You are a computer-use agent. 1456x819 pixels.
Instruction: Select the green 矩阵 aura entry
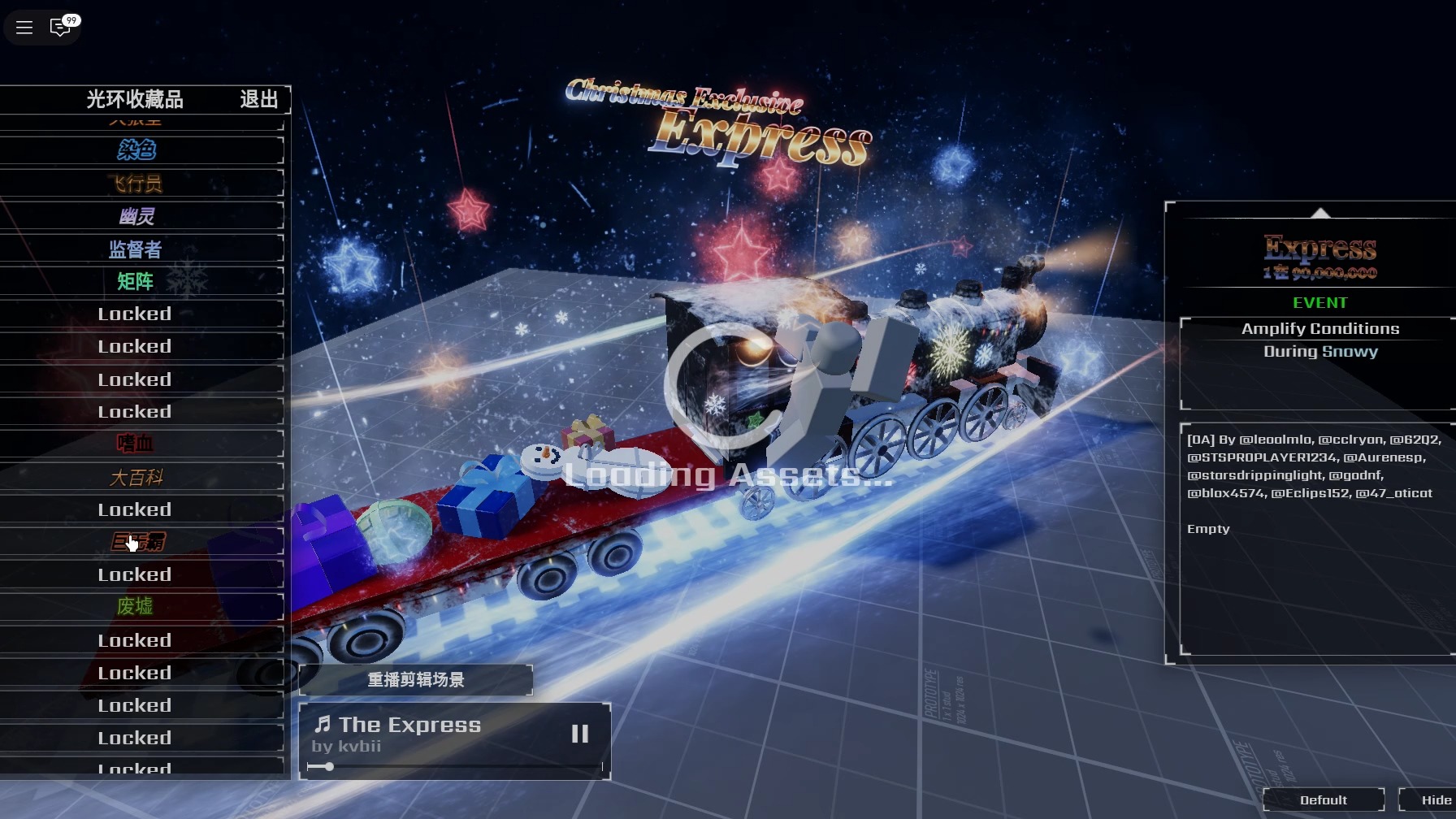coord(136,281)
